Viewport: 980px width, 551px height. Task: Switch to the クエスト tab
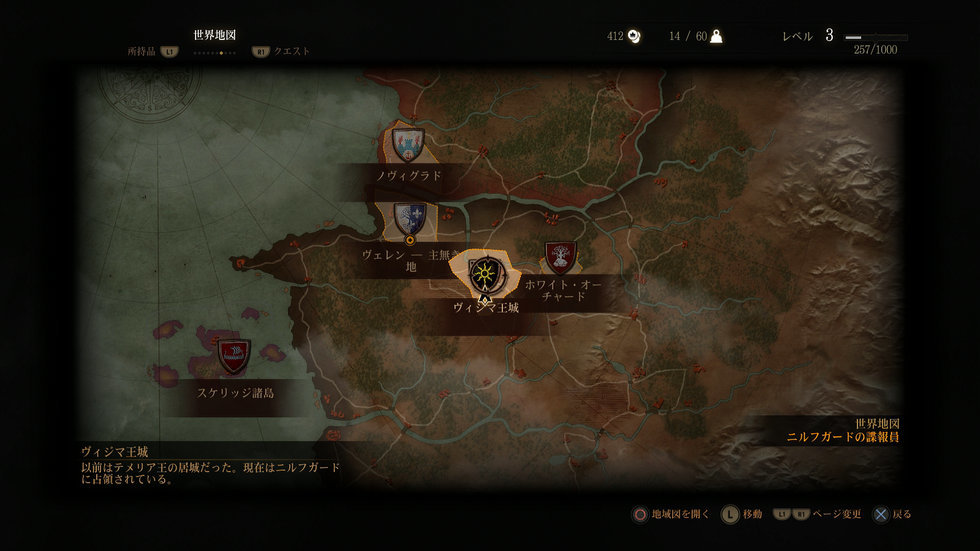(x=291, y=51)
